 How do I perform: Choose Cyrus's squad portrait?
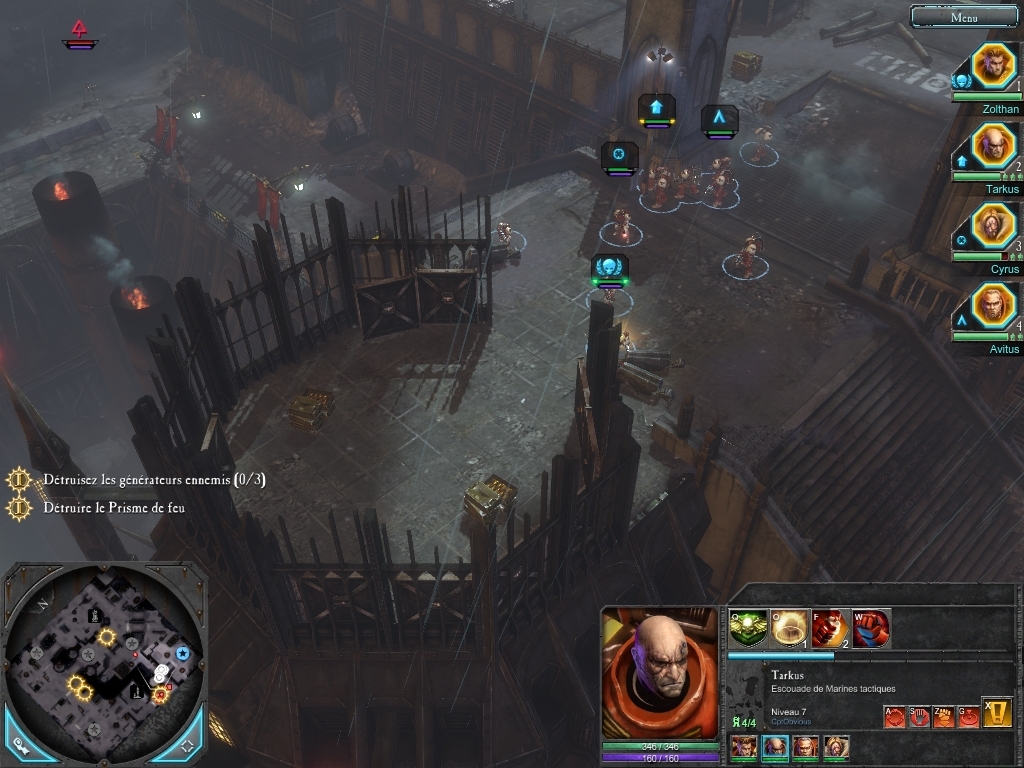coord(994,227)
